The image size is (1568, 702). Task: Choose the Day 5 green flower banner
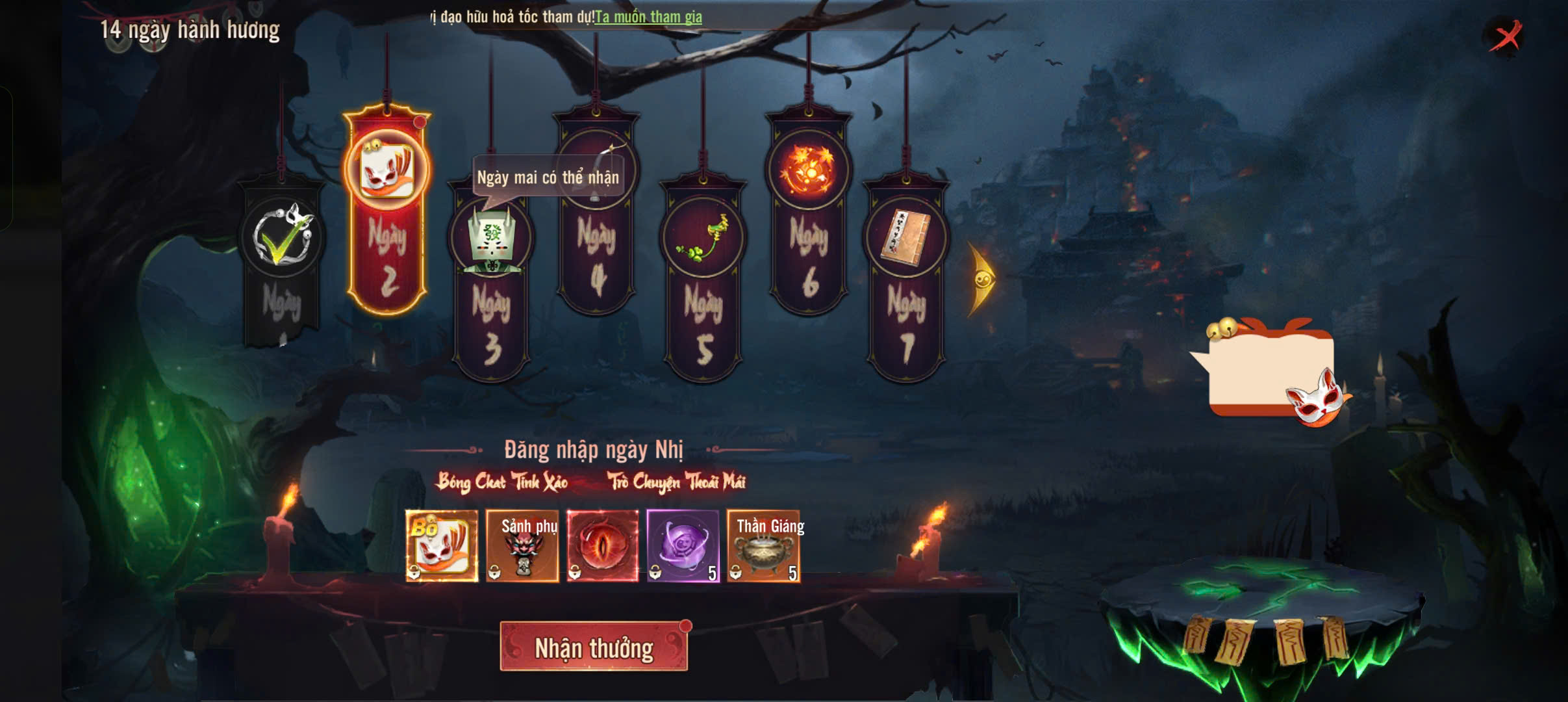(703, 279)
